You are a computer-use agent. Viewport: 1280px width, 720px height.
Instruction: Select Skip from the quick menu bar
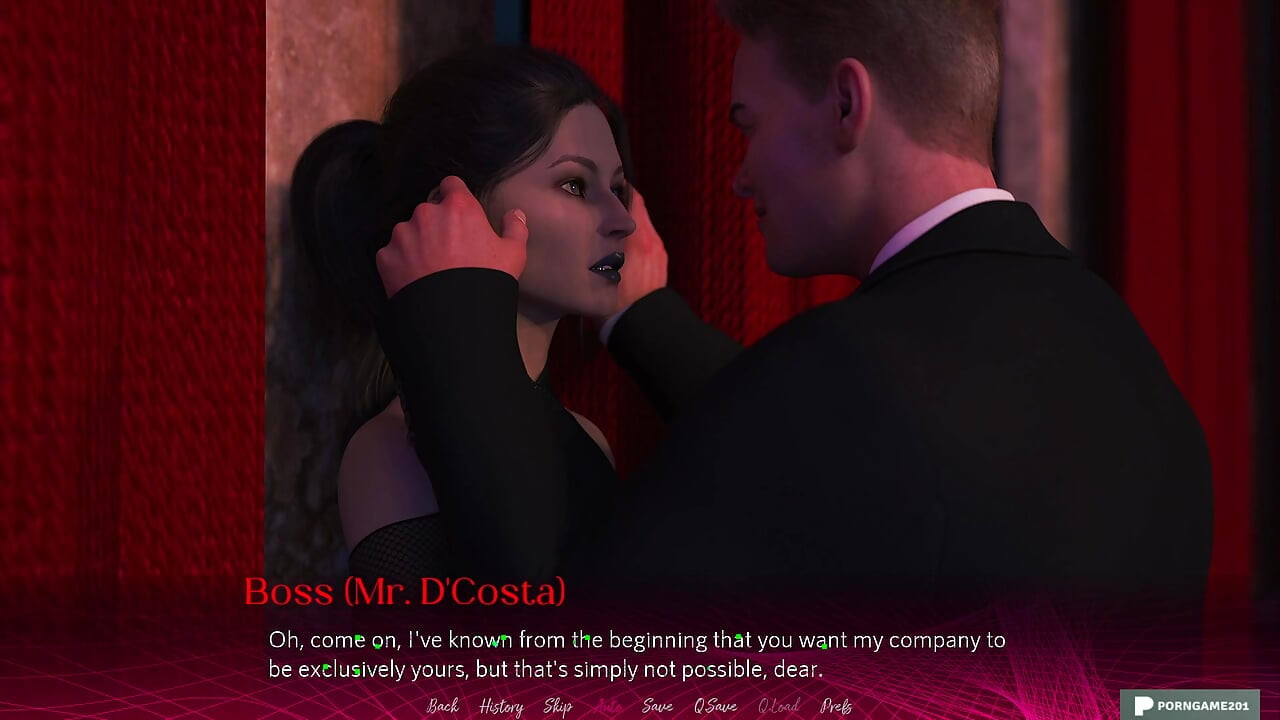[x=559, y=706]
